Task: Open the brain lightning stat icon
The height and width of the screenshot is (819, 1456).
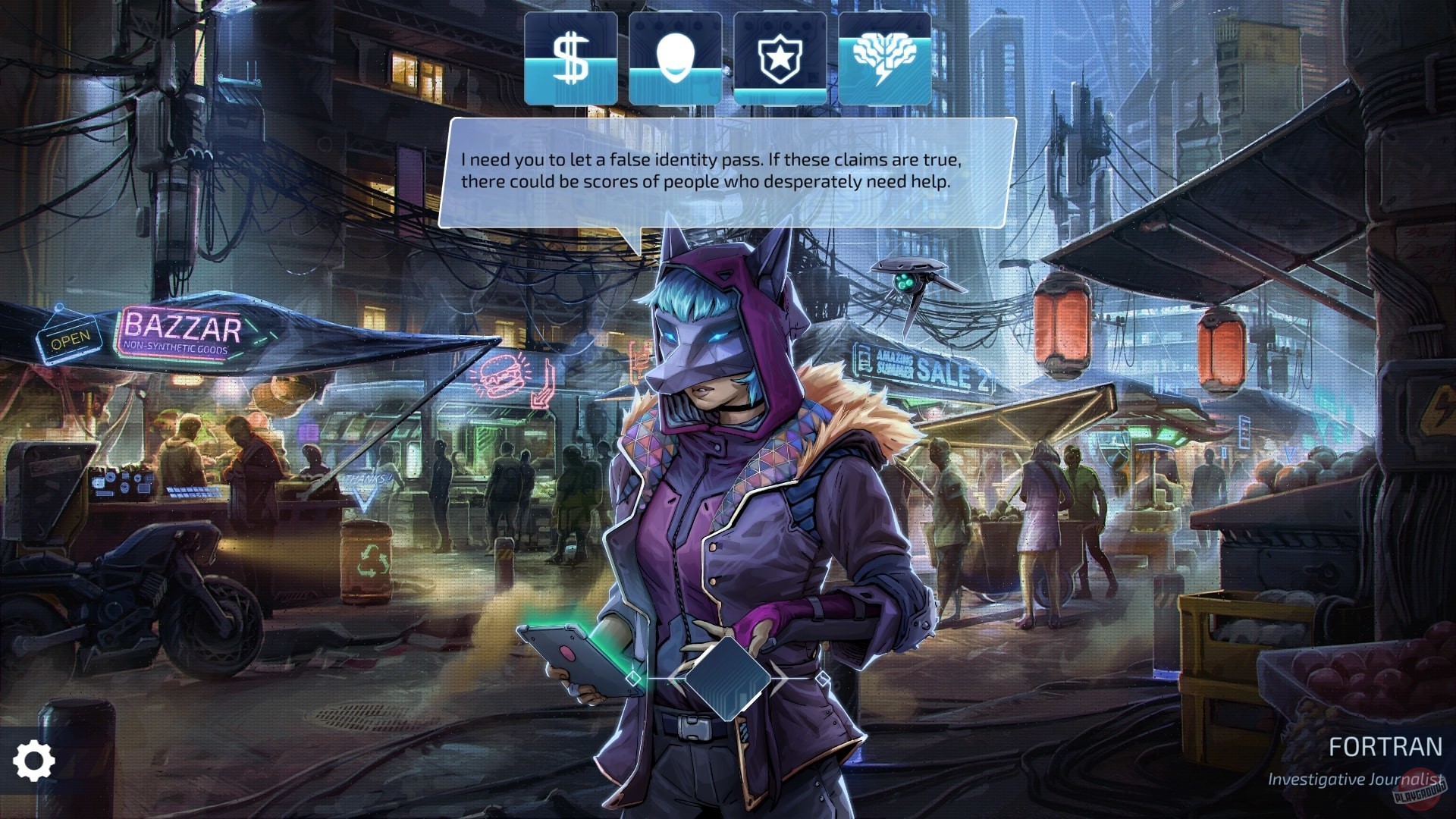Action: click(884, 59)
